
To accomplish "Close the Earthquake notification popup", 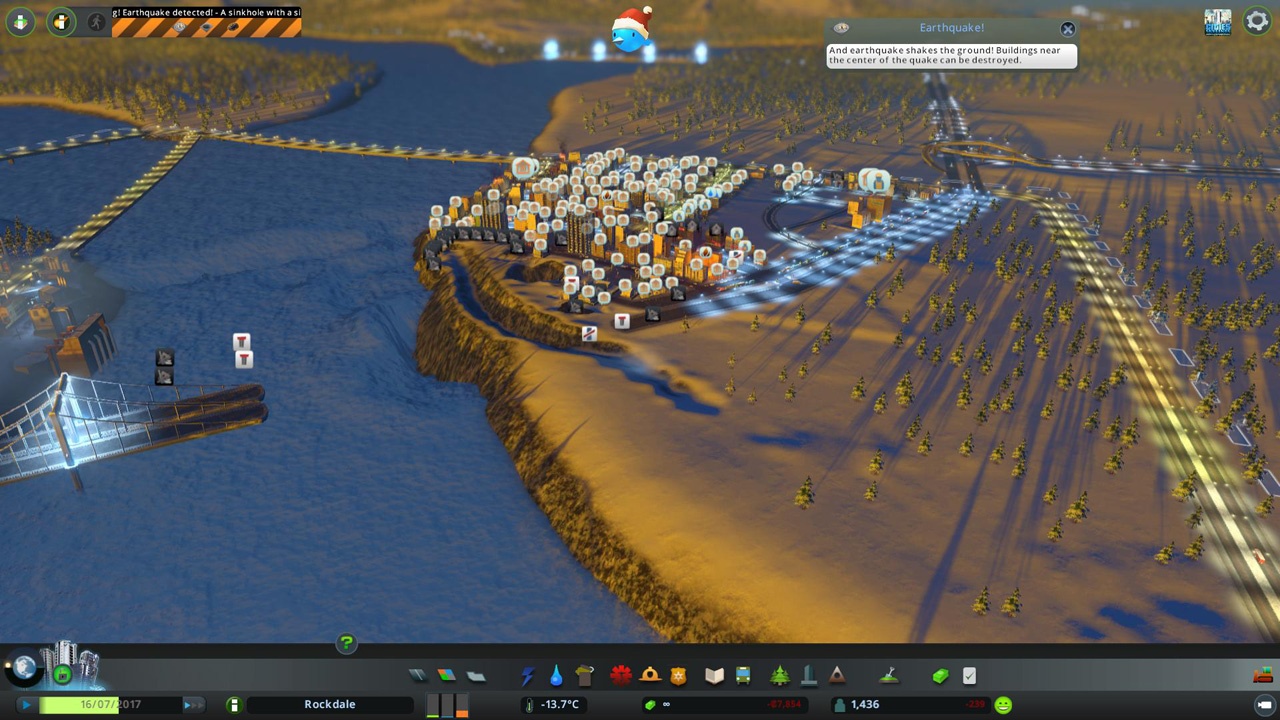I will (1067, 29).
